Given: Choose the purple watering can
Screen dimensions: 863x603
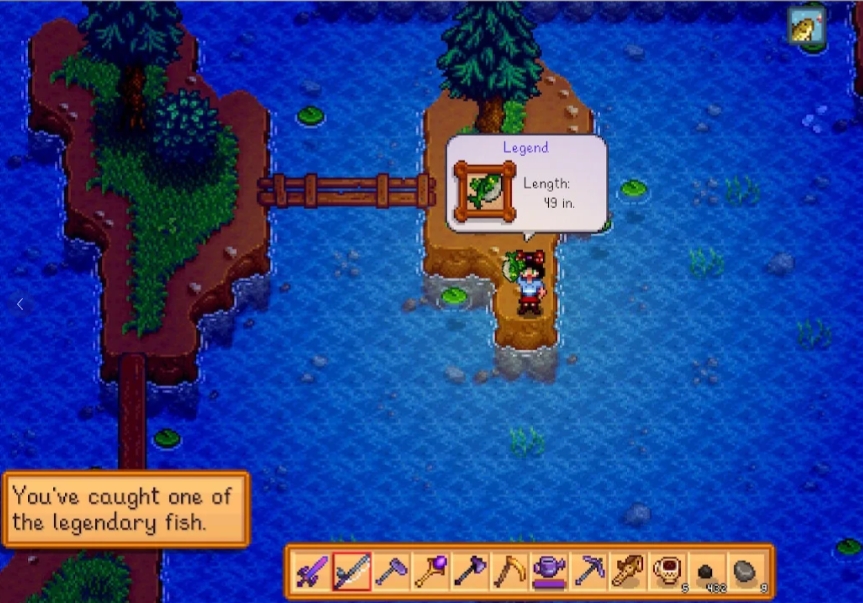Looking at the screenshot, I should (x=549, y=572).
